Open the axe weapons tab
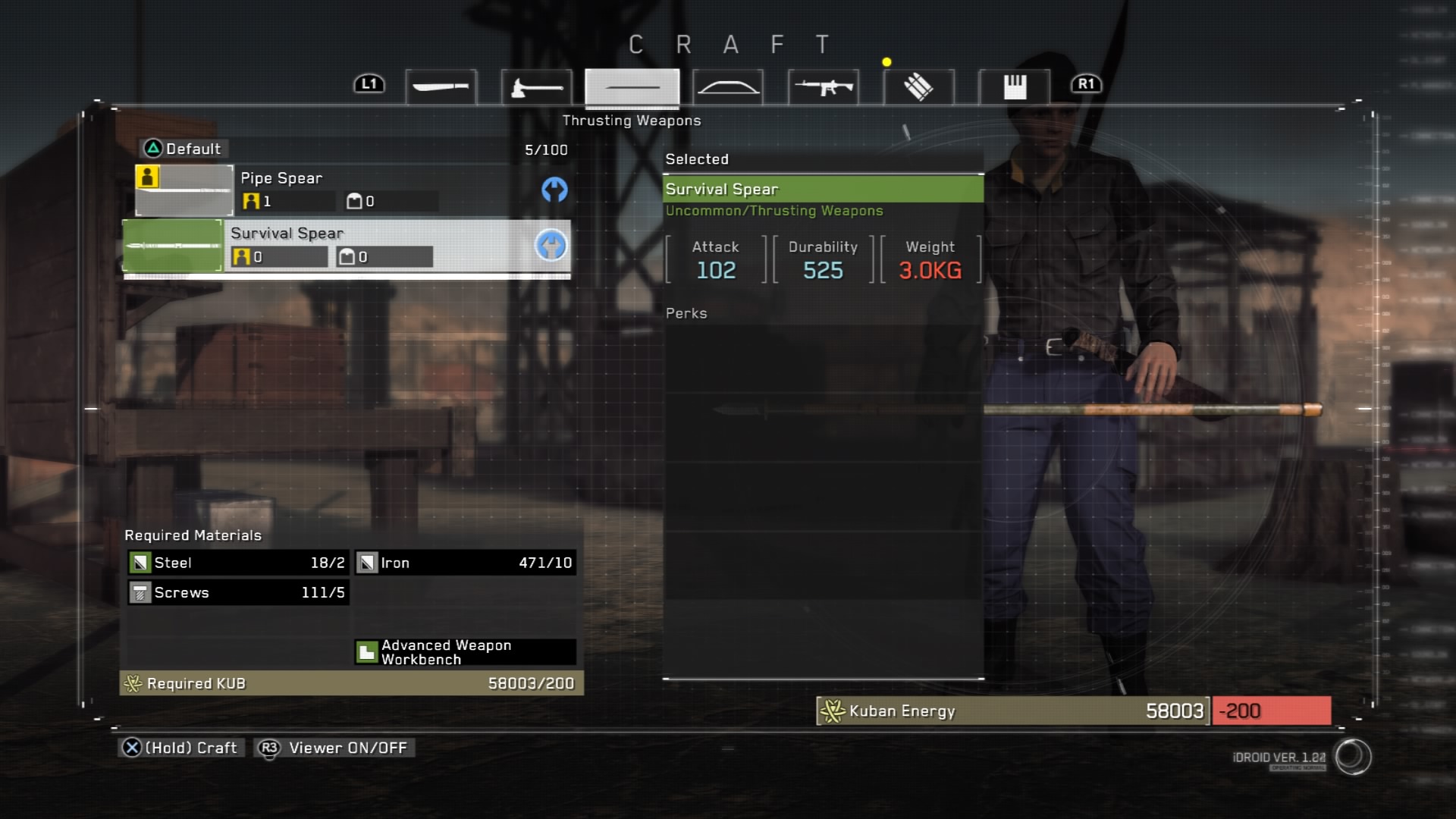 tap(536, 86)
